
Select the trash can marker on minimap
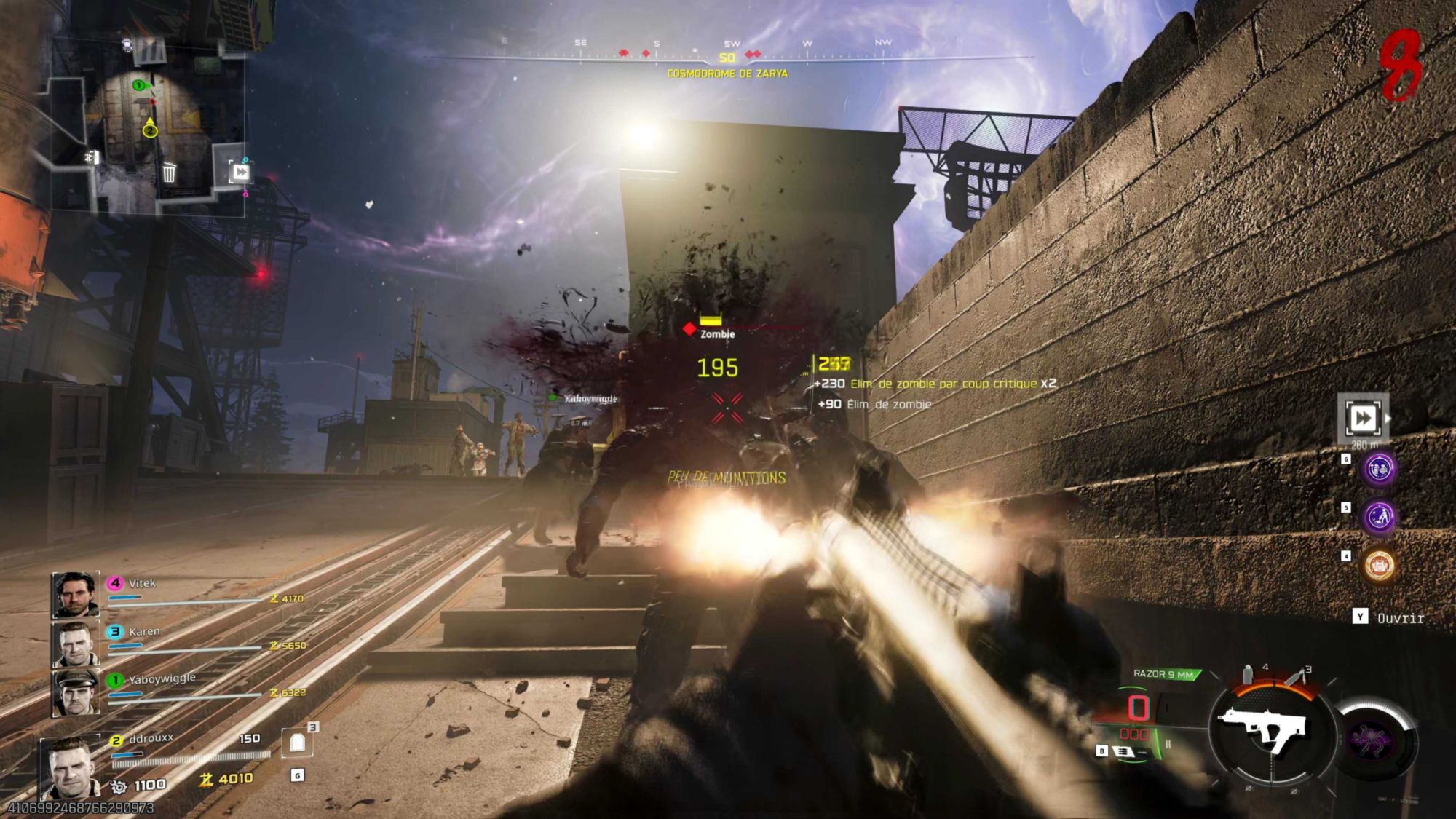tap(169, 173)
